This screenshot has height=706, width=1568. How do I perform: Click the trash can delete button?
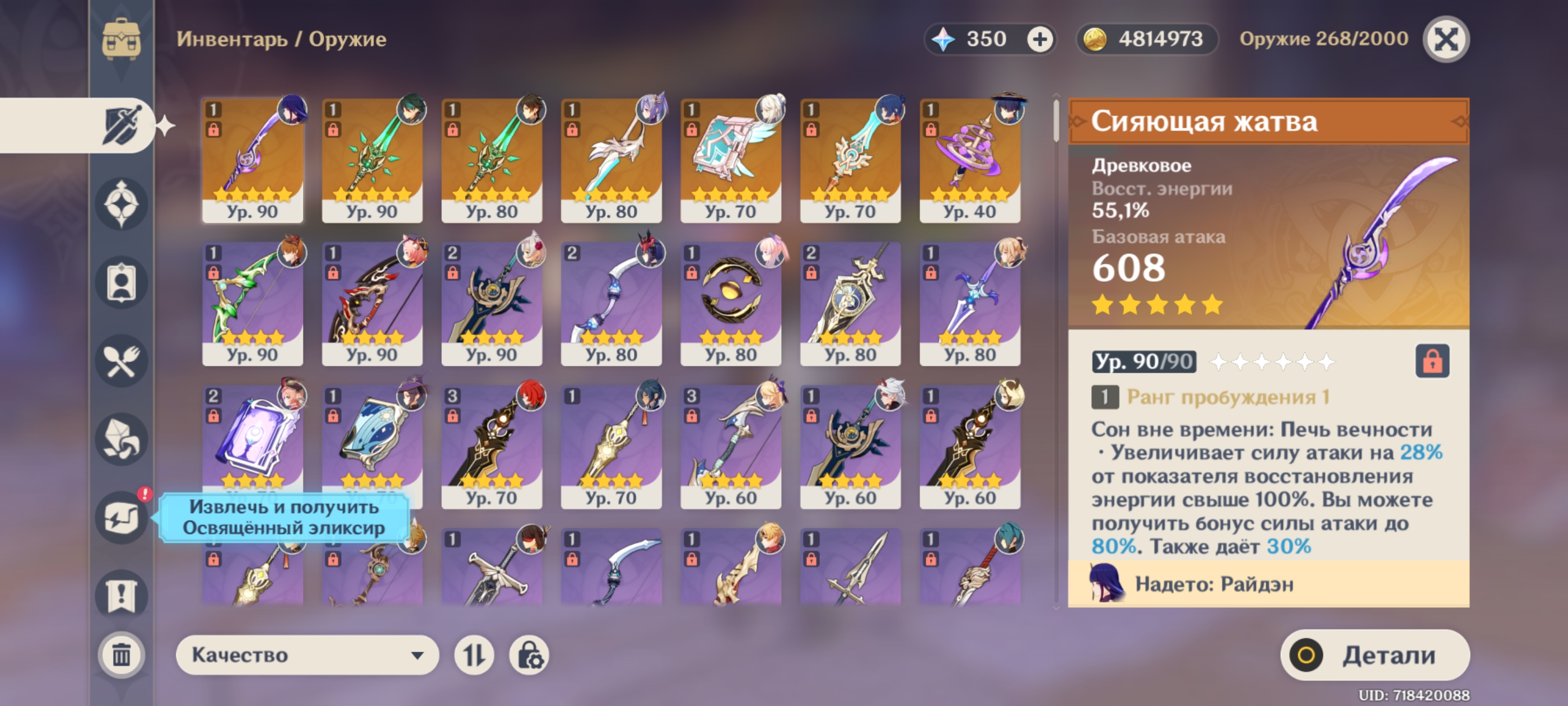click(x=121, y=655)
